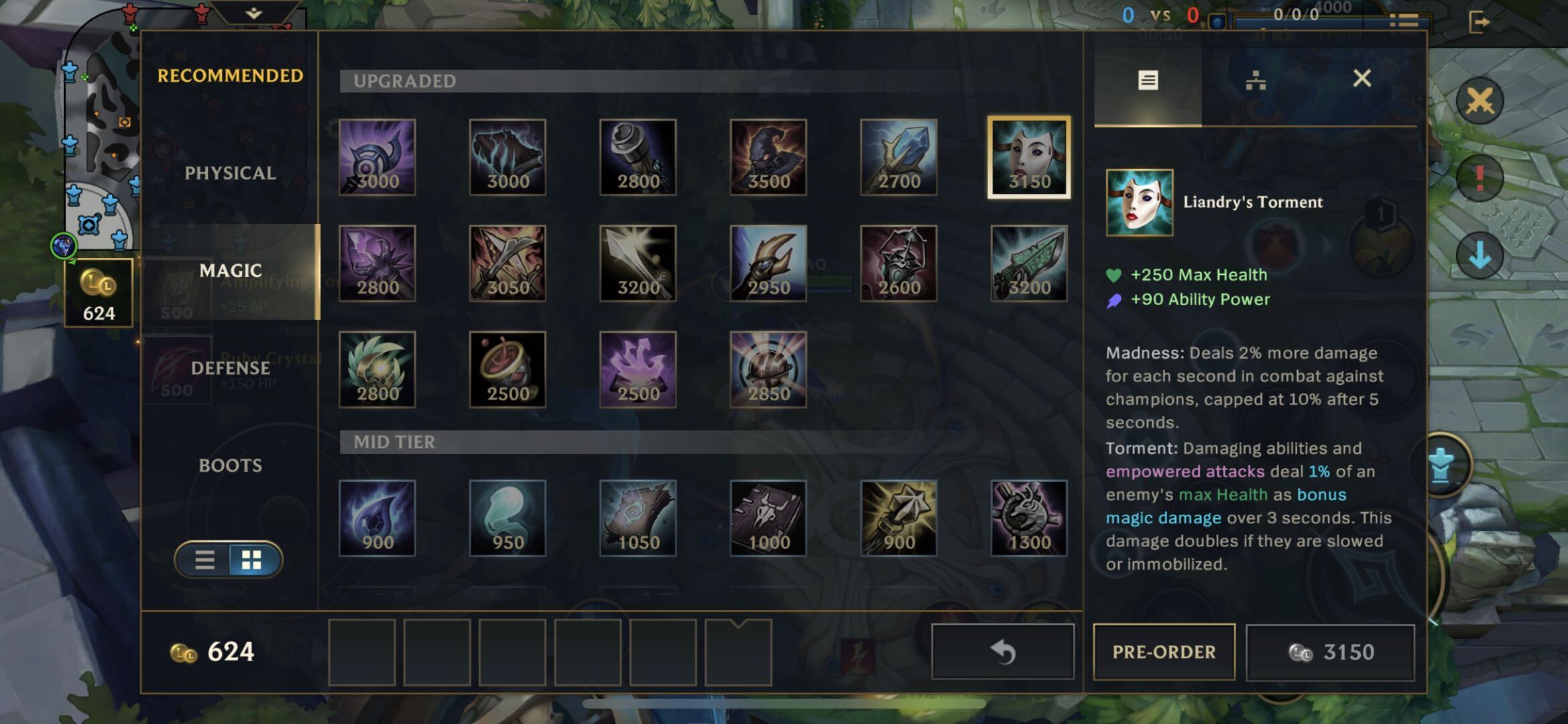Close the item details panel
This screenshot has height=724, width=1568.
(x=1362, y=79)
